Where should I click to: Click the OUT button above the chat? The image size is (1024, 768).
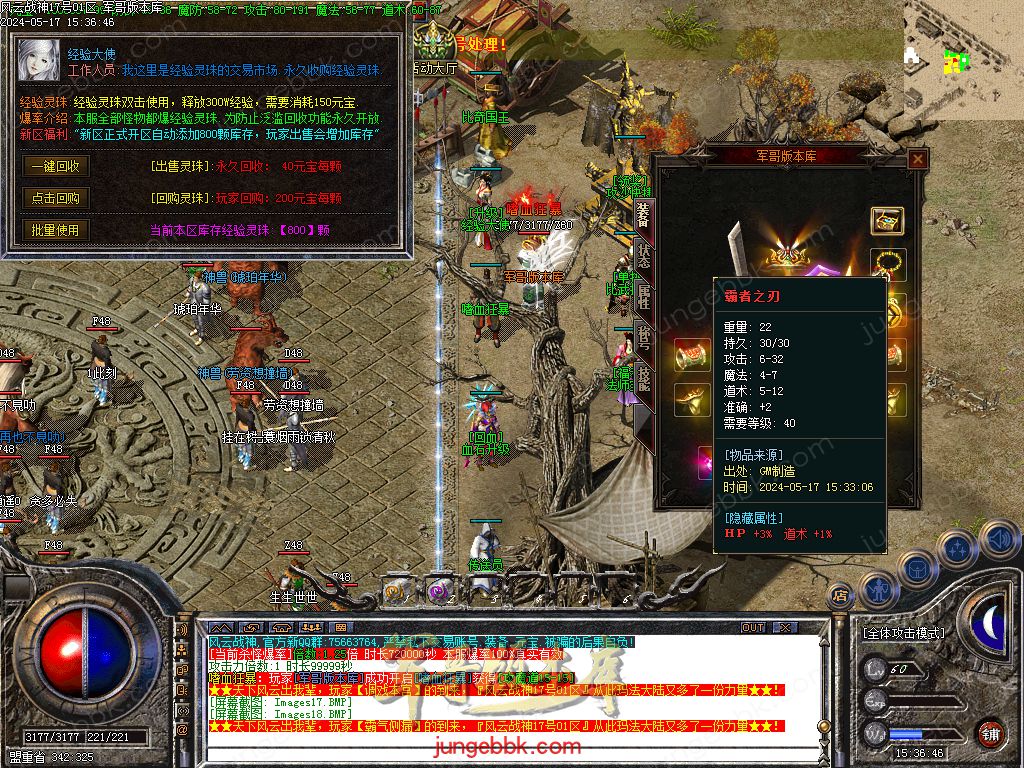[x=753, y=628]
